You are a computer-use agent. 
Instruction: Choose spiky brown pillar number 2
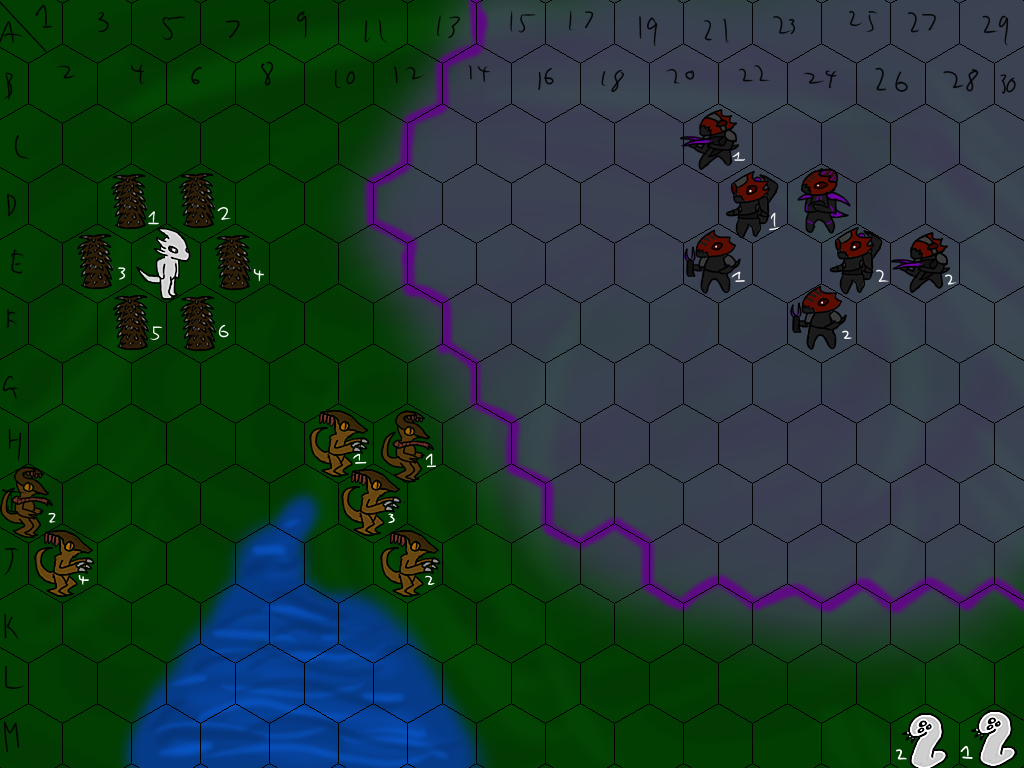pyautogui.click(x=197, y=201)
